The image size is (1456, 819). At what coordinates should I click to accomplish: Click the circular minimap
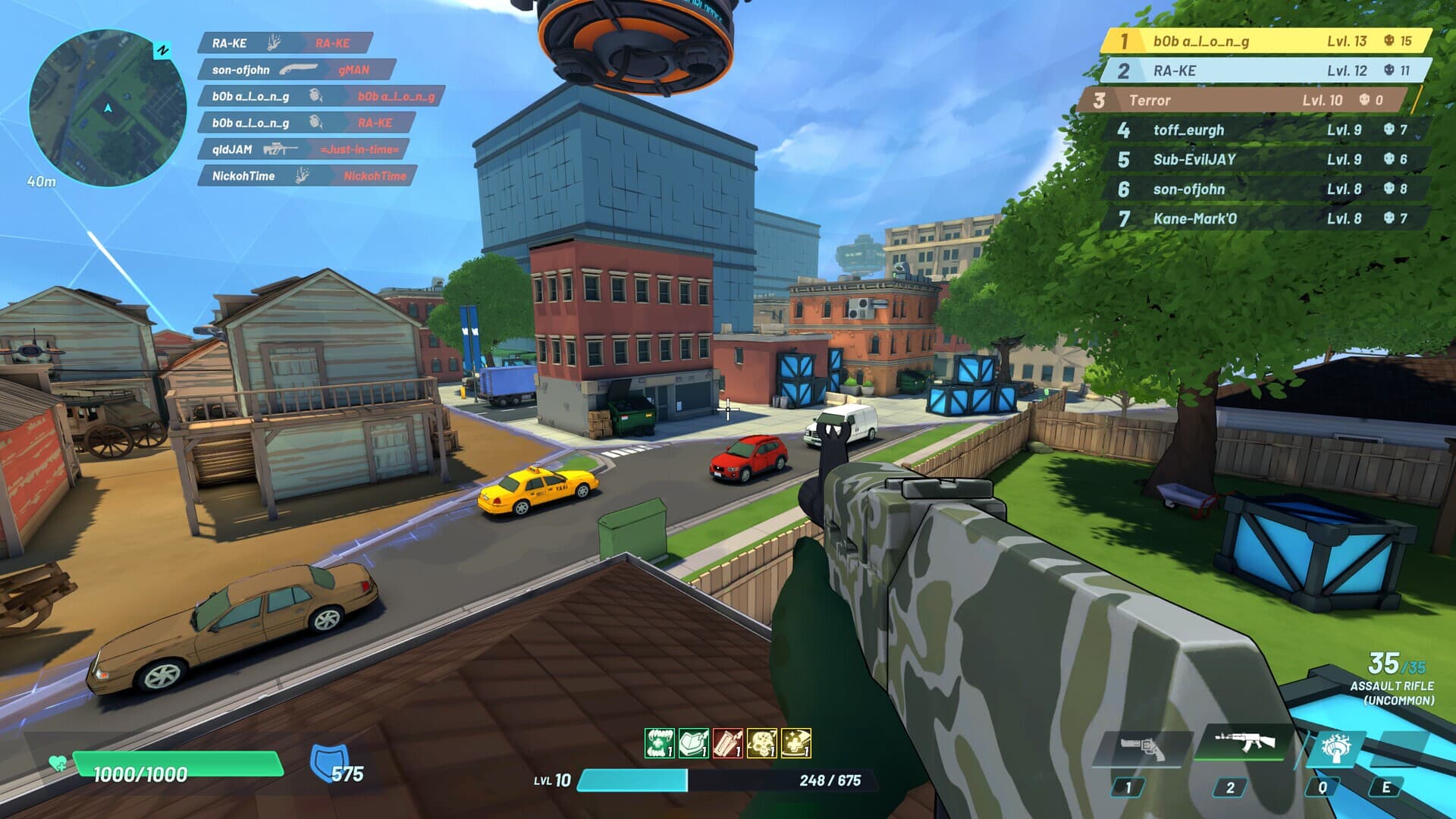[108, 108]
